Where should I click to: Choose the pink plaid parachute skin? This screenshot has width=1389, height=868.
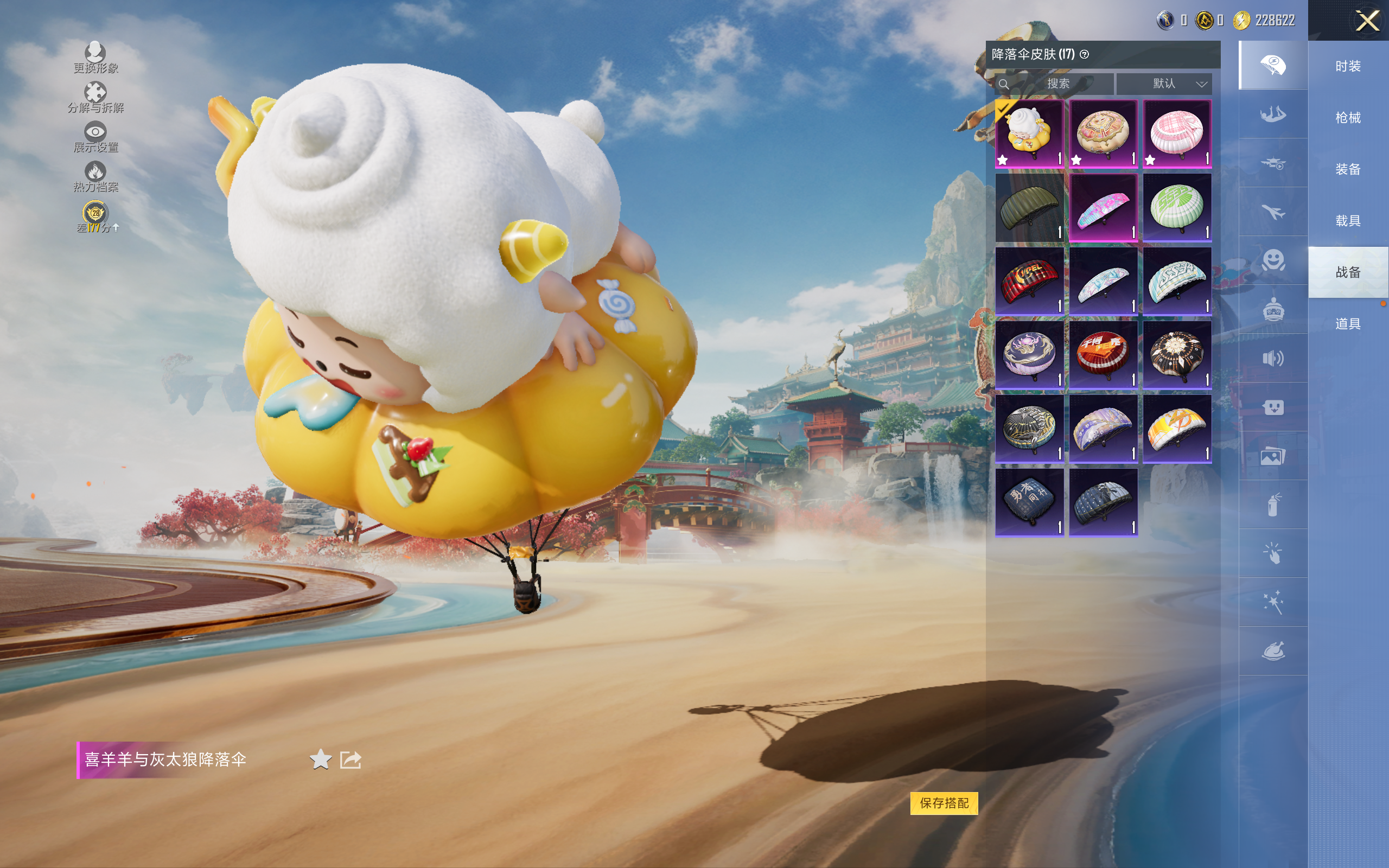pos(1177,134)
